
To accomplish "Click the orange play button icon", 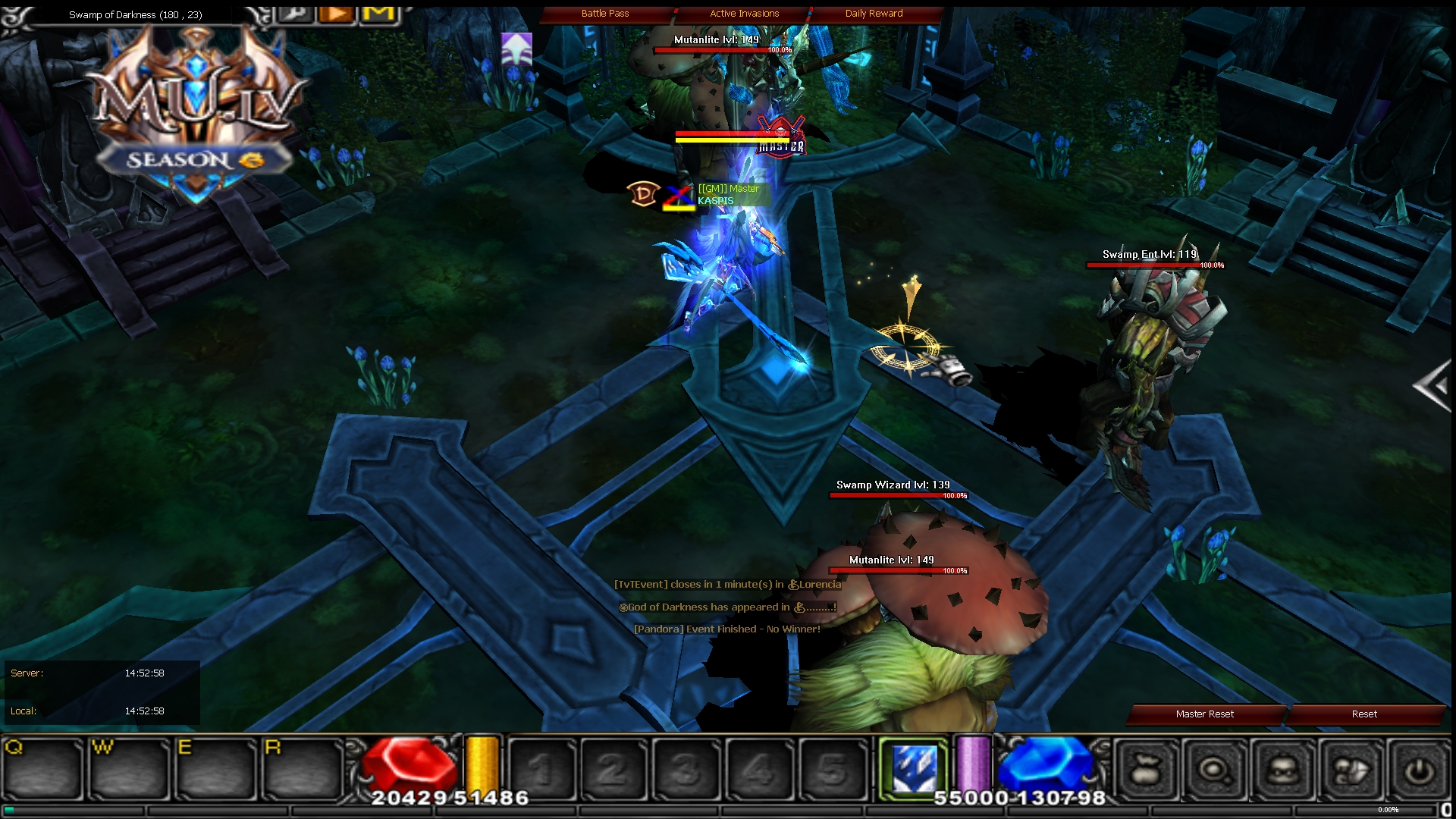I will (x=336, y=12).
